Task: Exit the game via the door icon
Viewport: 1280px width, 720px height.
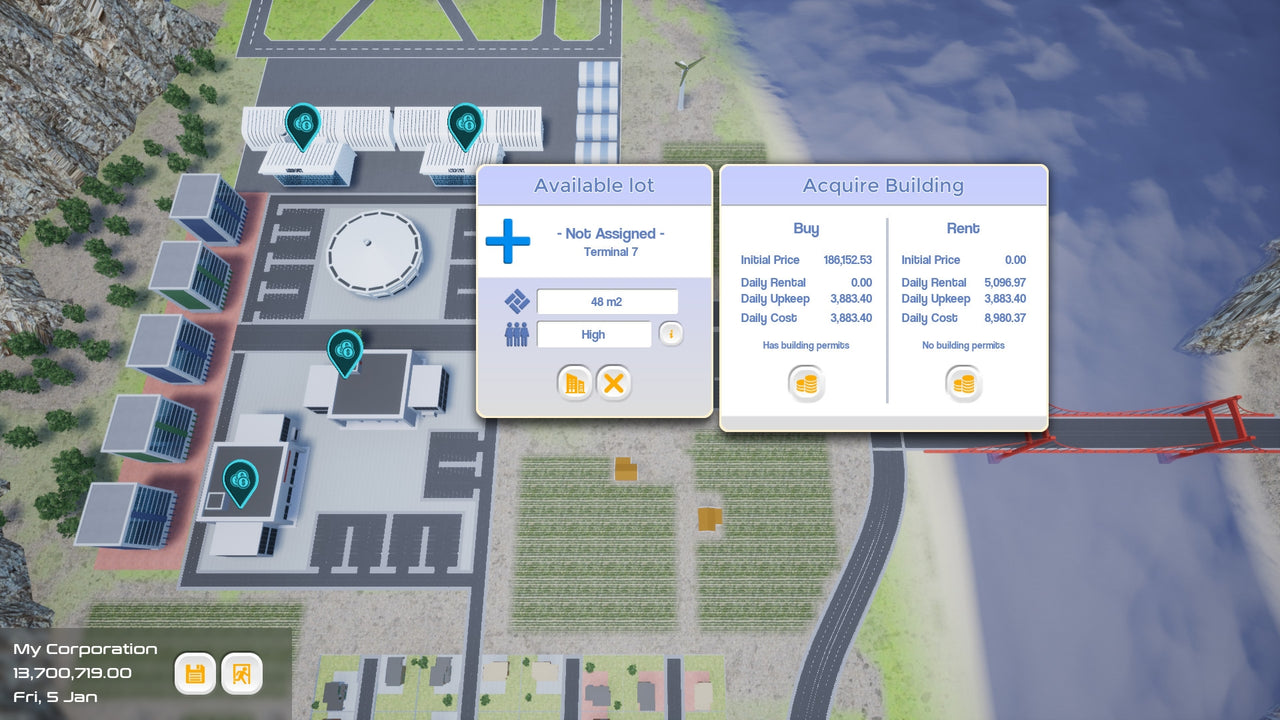Action: (241, 673)
